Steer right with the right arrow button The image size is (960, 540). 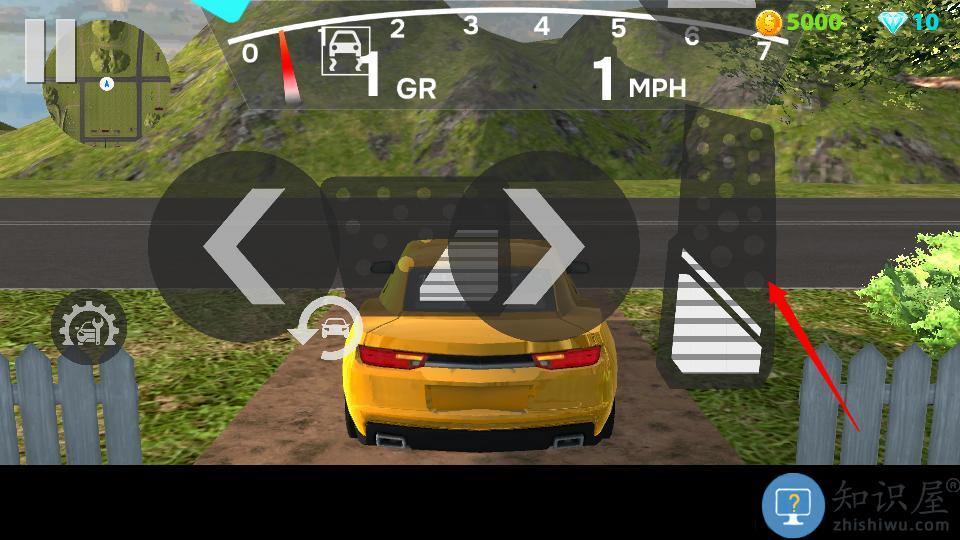(x=546, y=246)
